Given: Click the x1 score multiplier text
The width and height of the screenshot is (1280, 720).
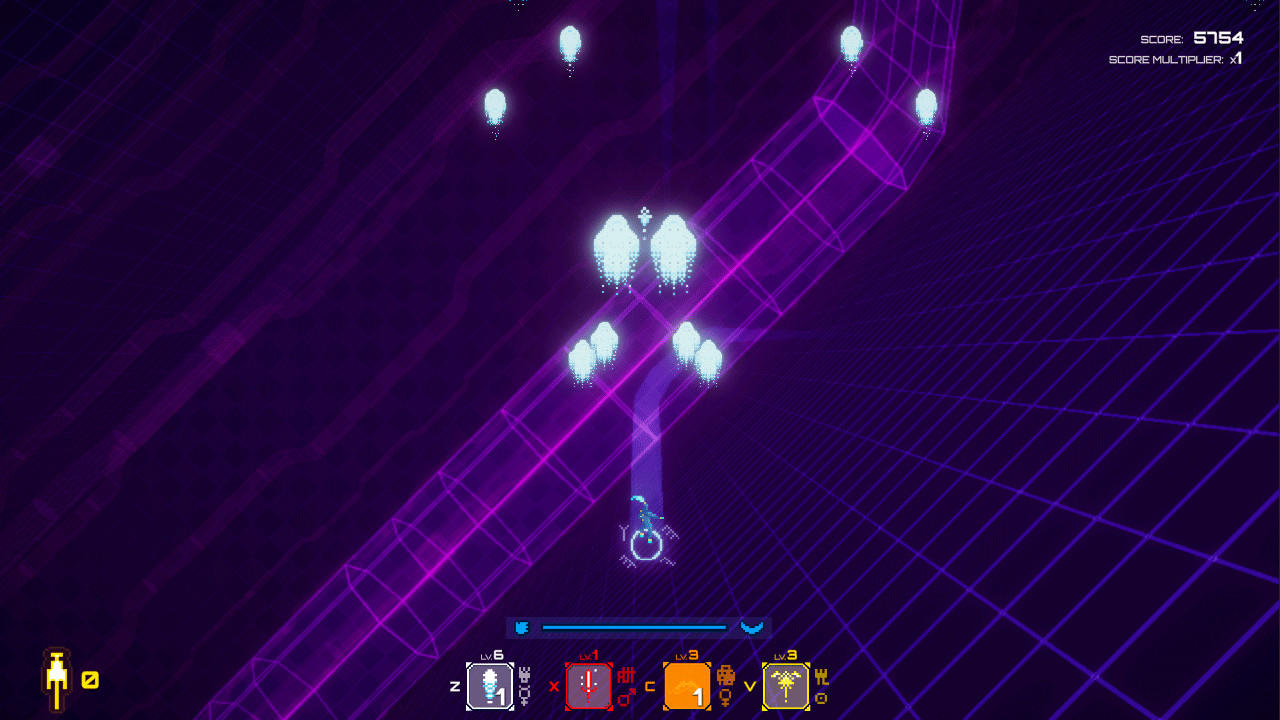Looking at the screenshot, I should pyautogui.click(x=1237, y=58).
